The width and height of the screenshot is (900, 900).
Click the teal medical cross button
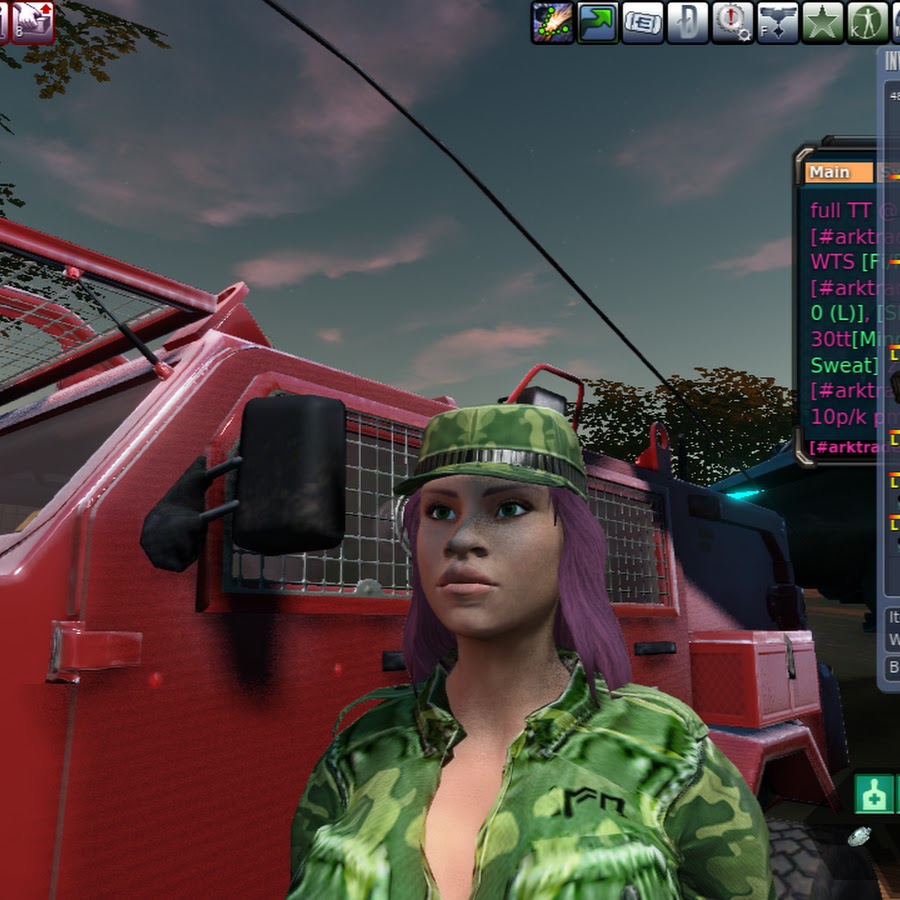tap(873, 794)
